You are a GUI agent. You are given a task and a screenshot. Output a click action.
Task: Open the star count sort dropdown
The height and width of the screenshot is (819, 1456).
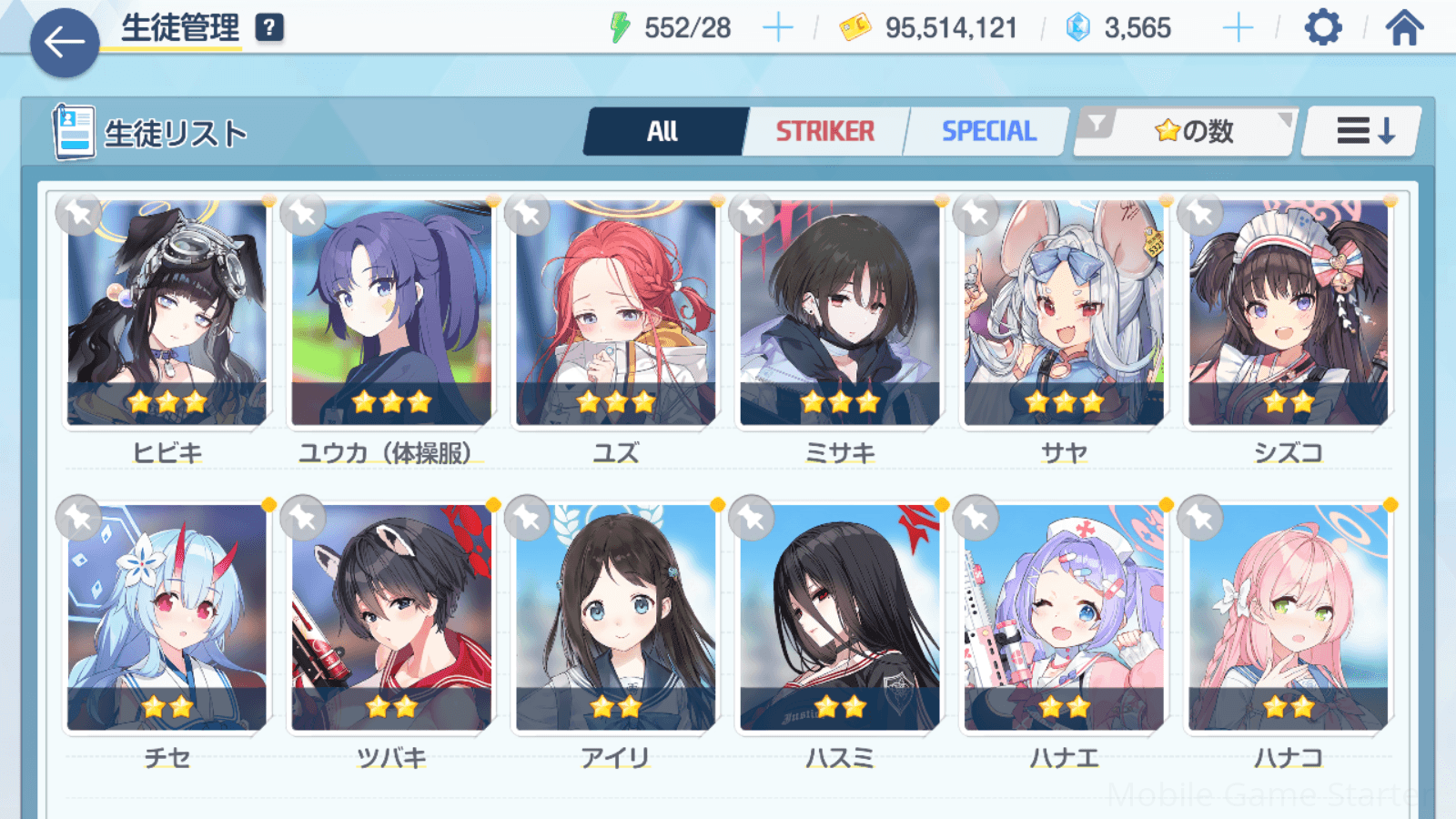tap(1187, 132)
